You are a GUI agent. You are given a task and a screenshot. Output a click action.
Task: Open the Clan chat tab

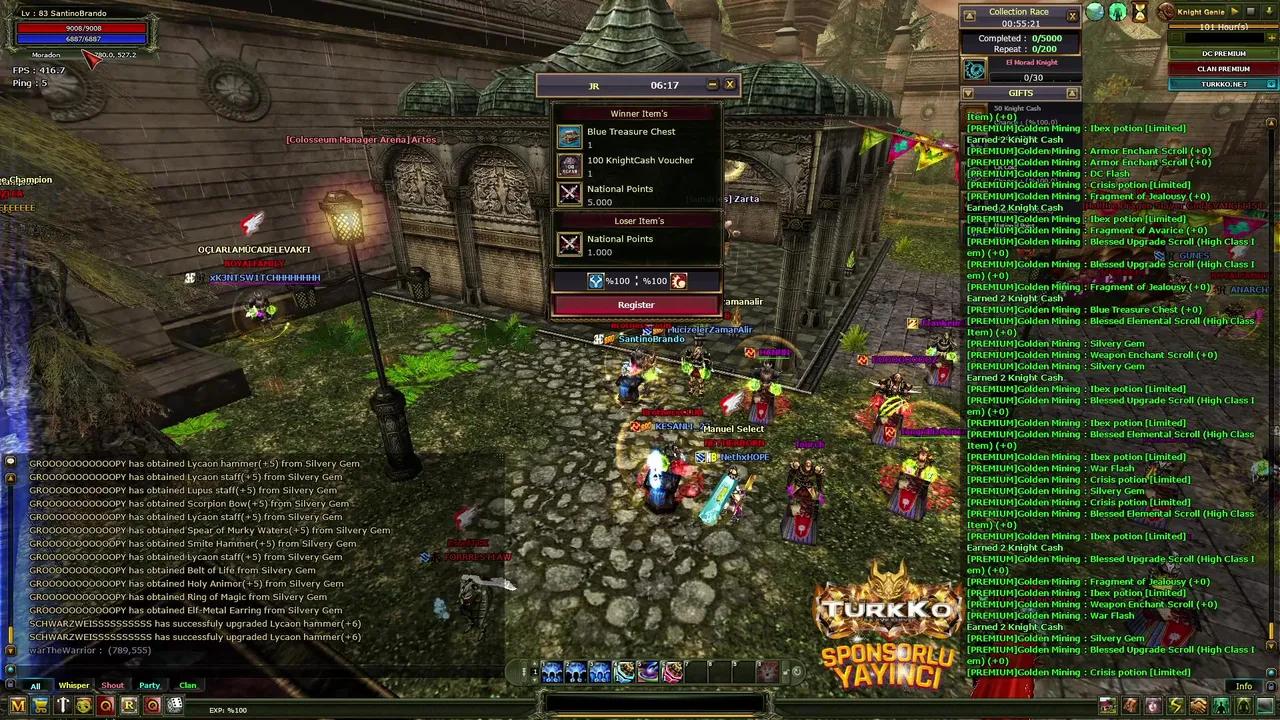[188, 685]
